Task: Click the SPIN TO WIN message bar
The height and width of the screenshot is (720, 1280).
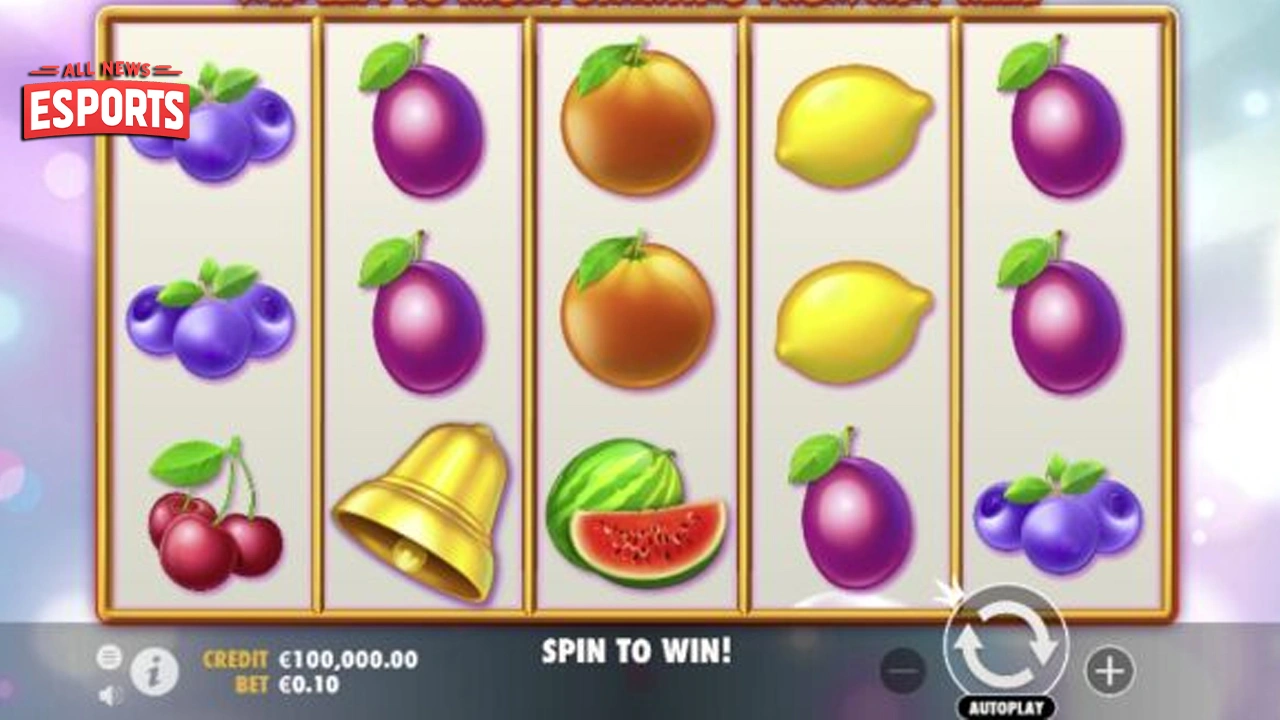Action: click(638, 652)
